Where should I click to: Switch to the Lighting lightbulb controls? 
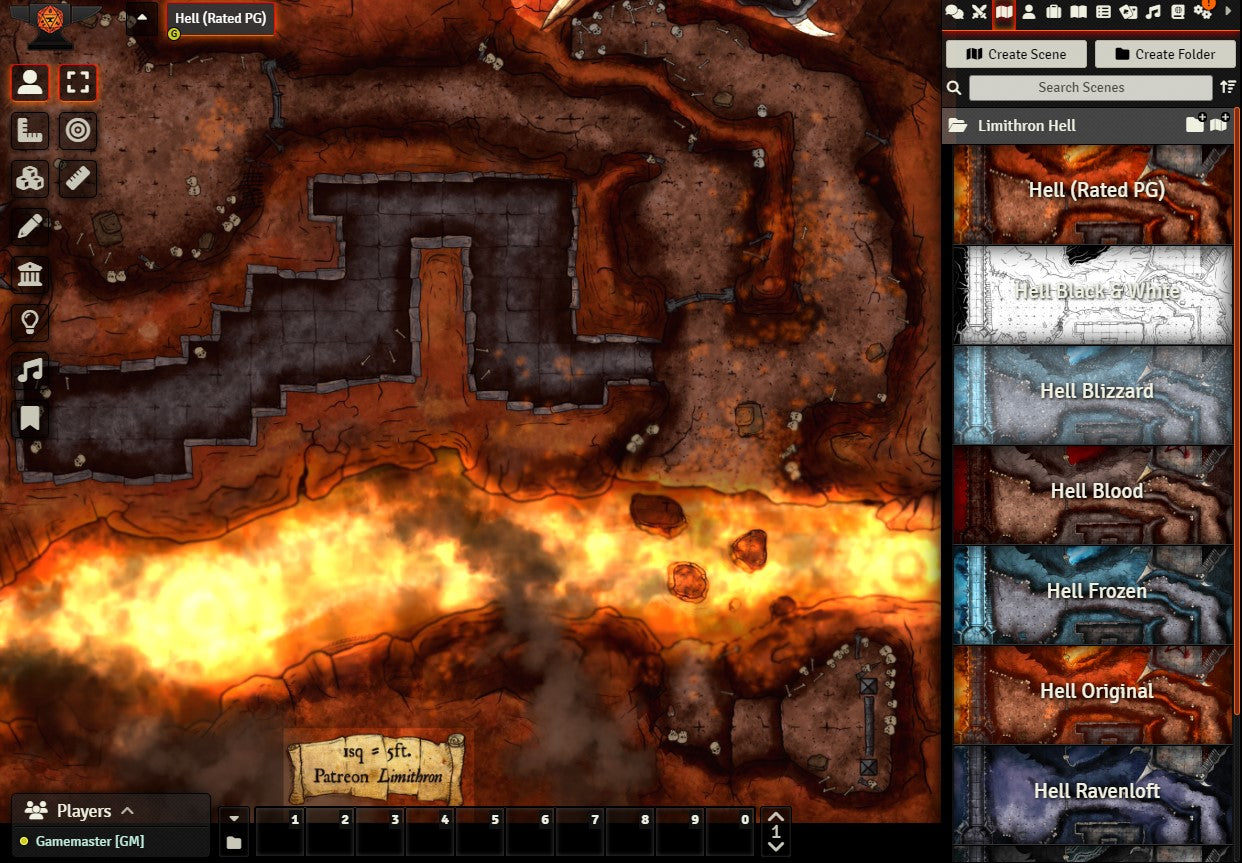[30, 322]
